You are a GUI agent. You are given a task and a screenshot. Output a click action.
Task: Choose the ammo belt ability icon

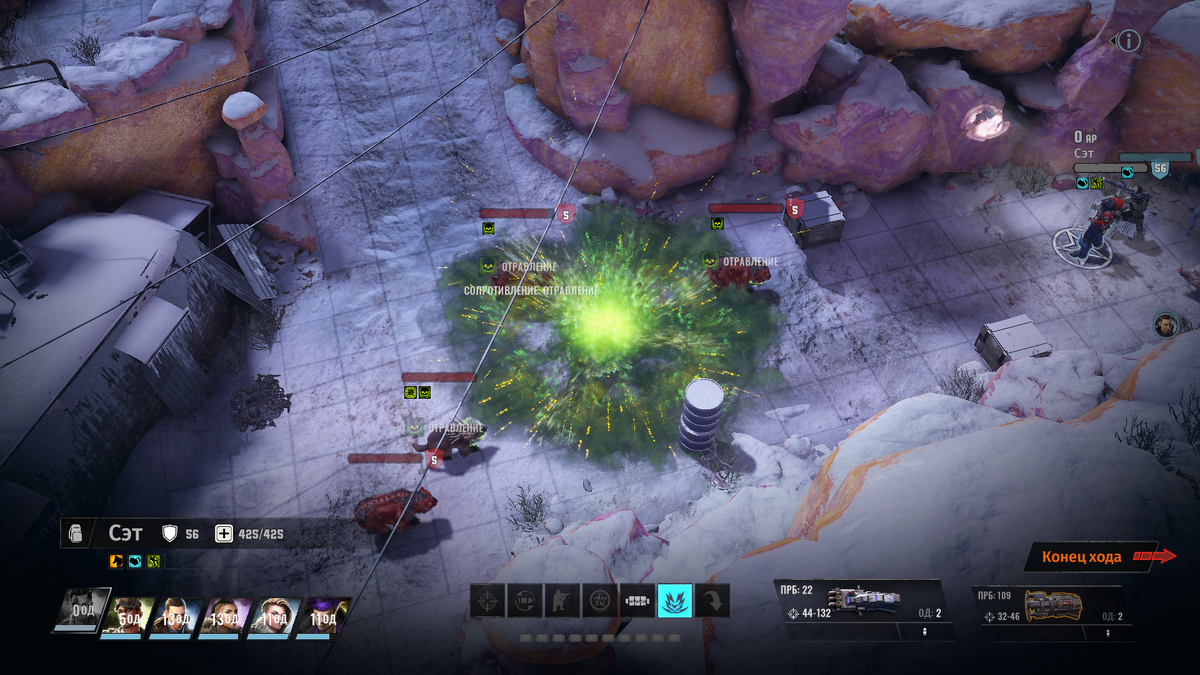pyautogui.click(x=637, y=600)
